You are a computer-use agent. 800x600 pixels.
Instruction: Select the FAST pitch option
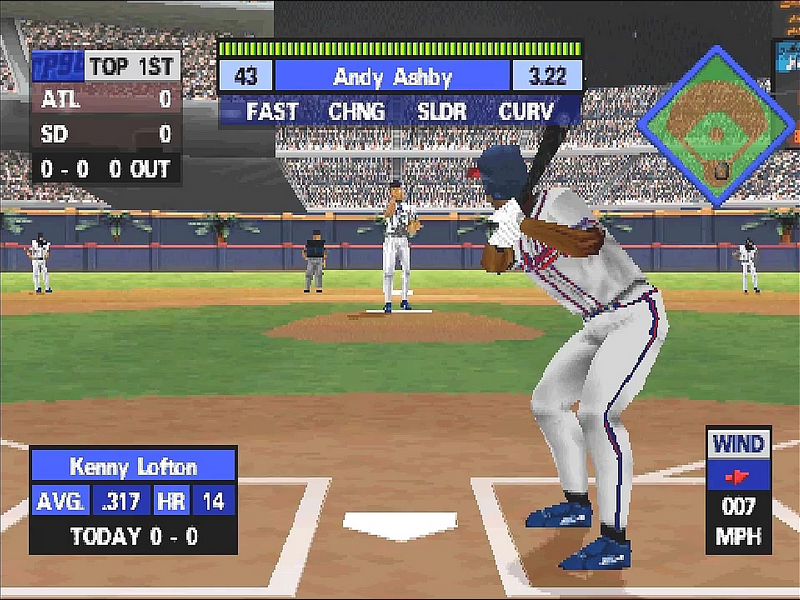point(272,110)
